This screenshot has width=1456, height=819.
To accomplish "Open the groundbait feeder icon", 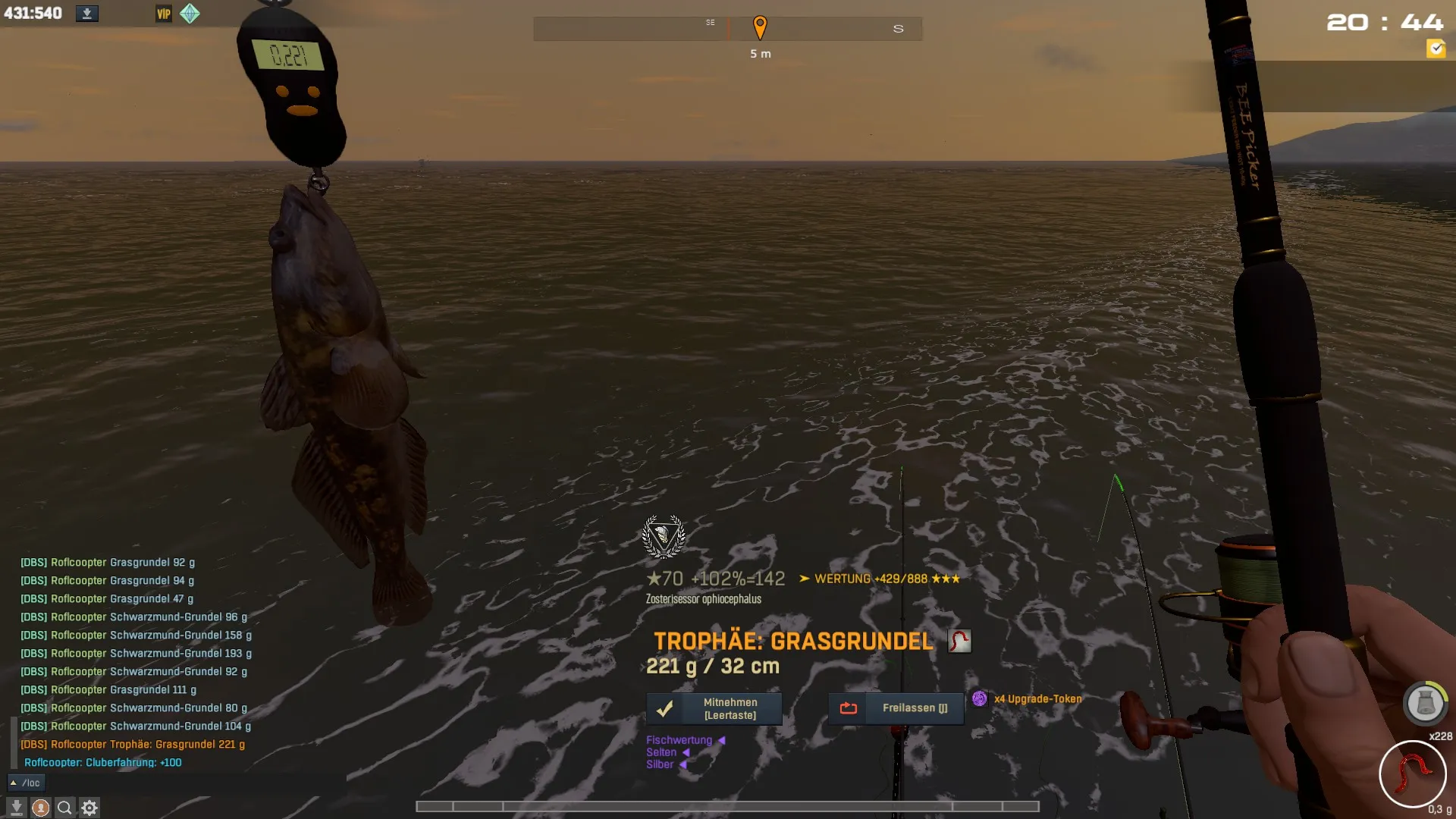I will pos(1425,703).
